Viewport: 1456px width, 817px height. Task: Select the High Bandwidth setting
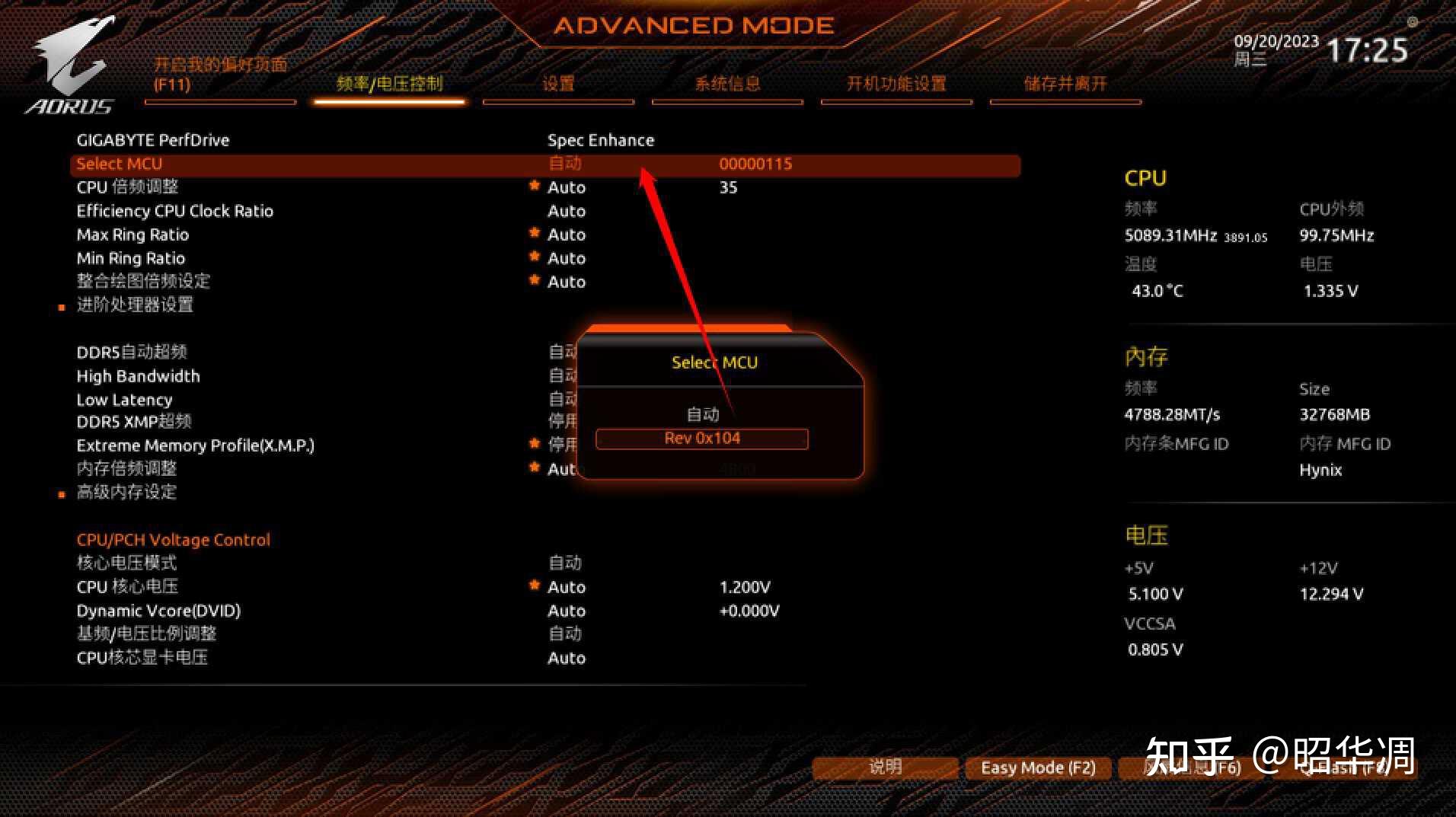point(138,376)
